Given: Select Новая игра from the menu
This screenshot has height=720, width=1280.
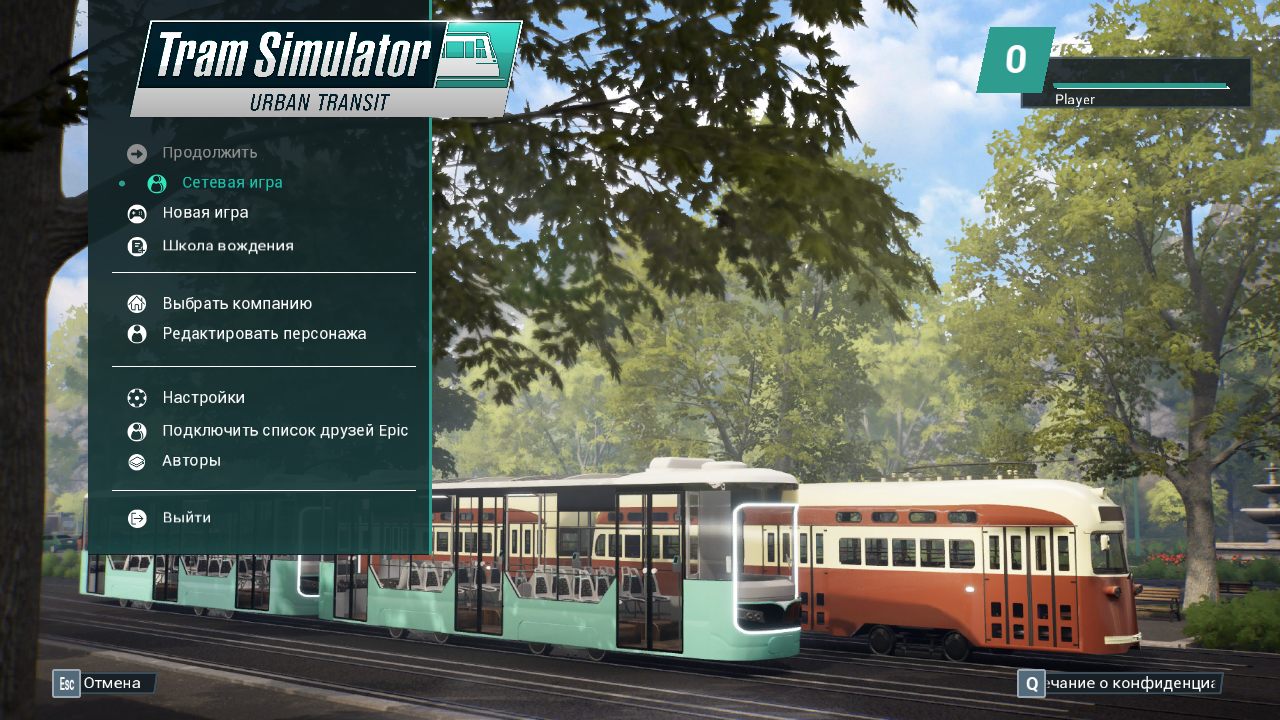Looking at the screenshot, I should click(x=205, y=212).
